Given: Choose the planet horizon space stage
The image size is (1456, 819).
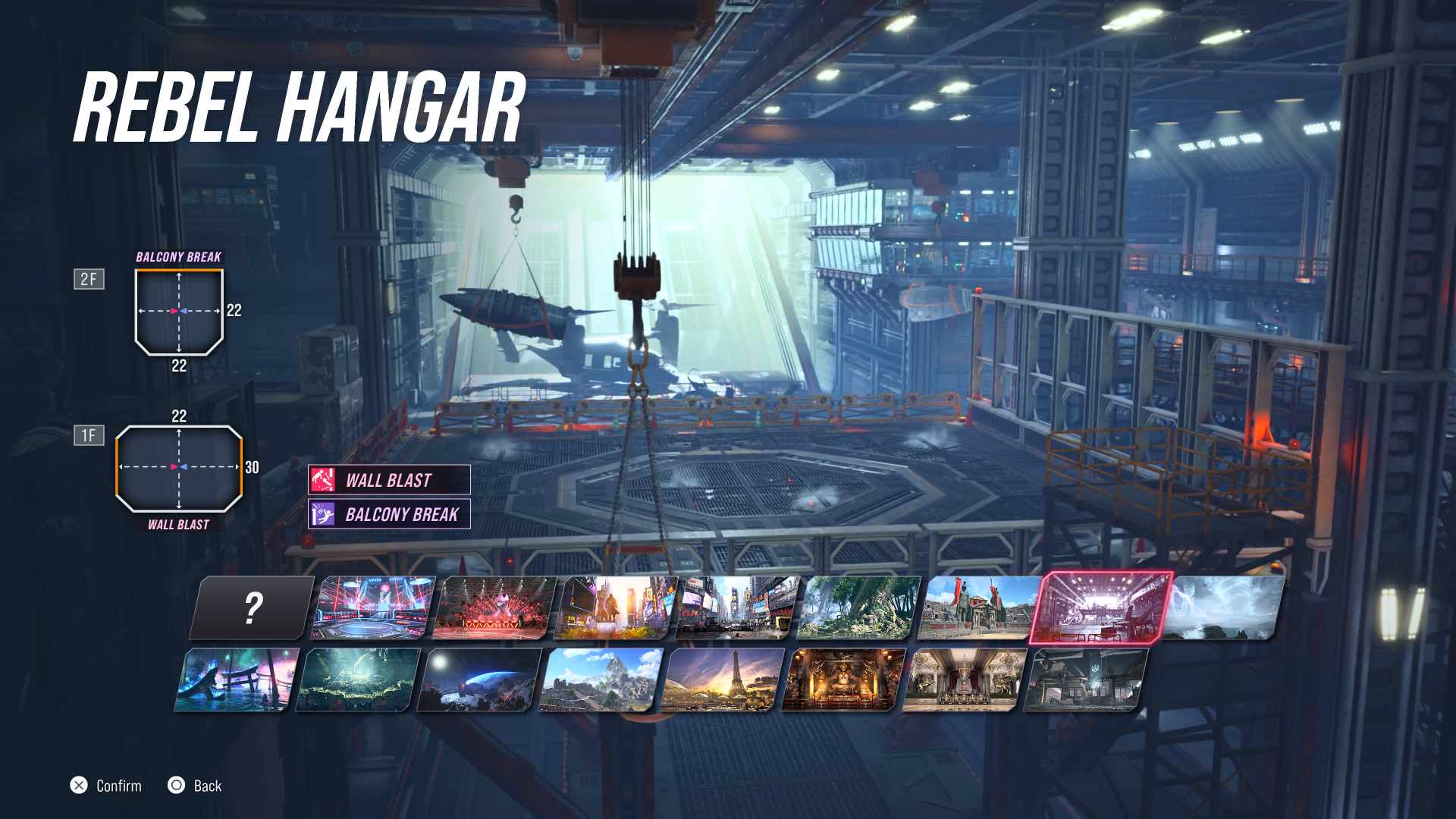Looking at the screenshot, I should coord(479,680).
